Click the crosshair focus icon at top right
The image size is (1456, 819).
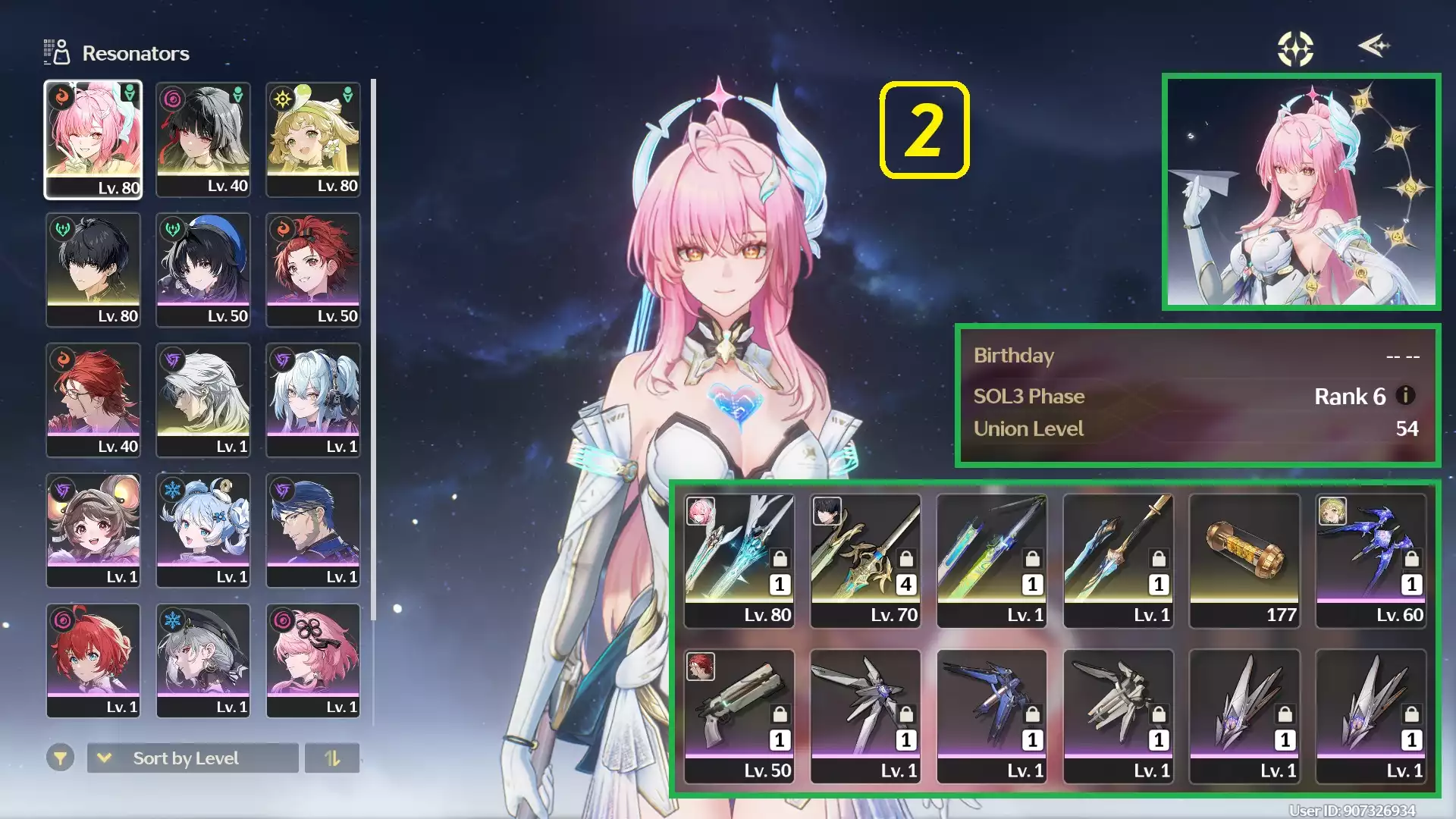pos(1294,48)
